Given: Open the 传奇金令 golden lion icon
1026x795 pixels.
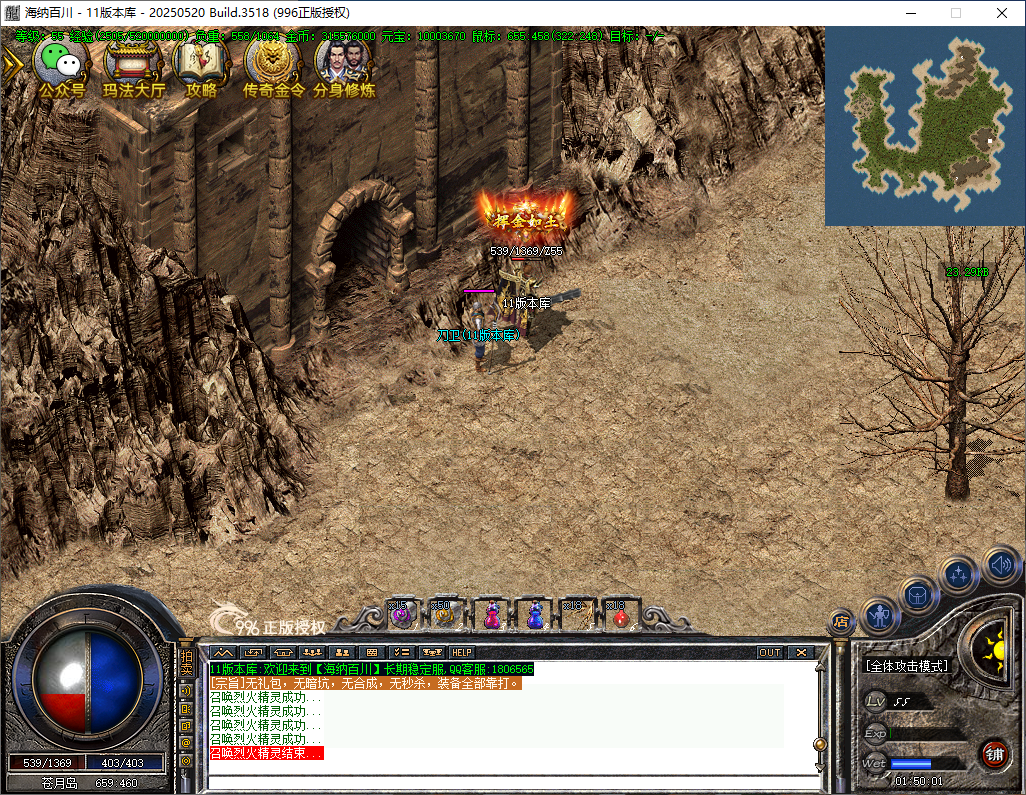Looking at the screenshot, I should tap(271, 62).
